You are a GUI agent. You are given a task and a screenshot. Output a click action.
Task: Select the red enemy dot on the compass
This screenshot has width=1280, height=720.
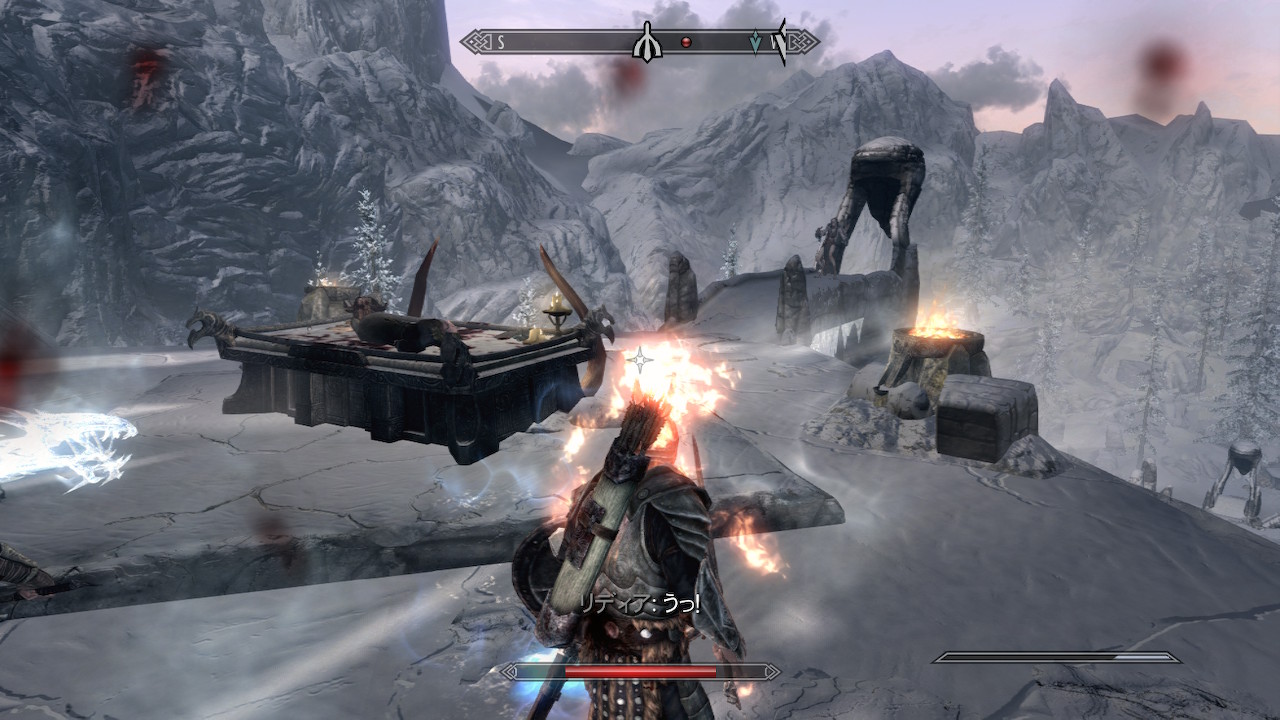686,42
